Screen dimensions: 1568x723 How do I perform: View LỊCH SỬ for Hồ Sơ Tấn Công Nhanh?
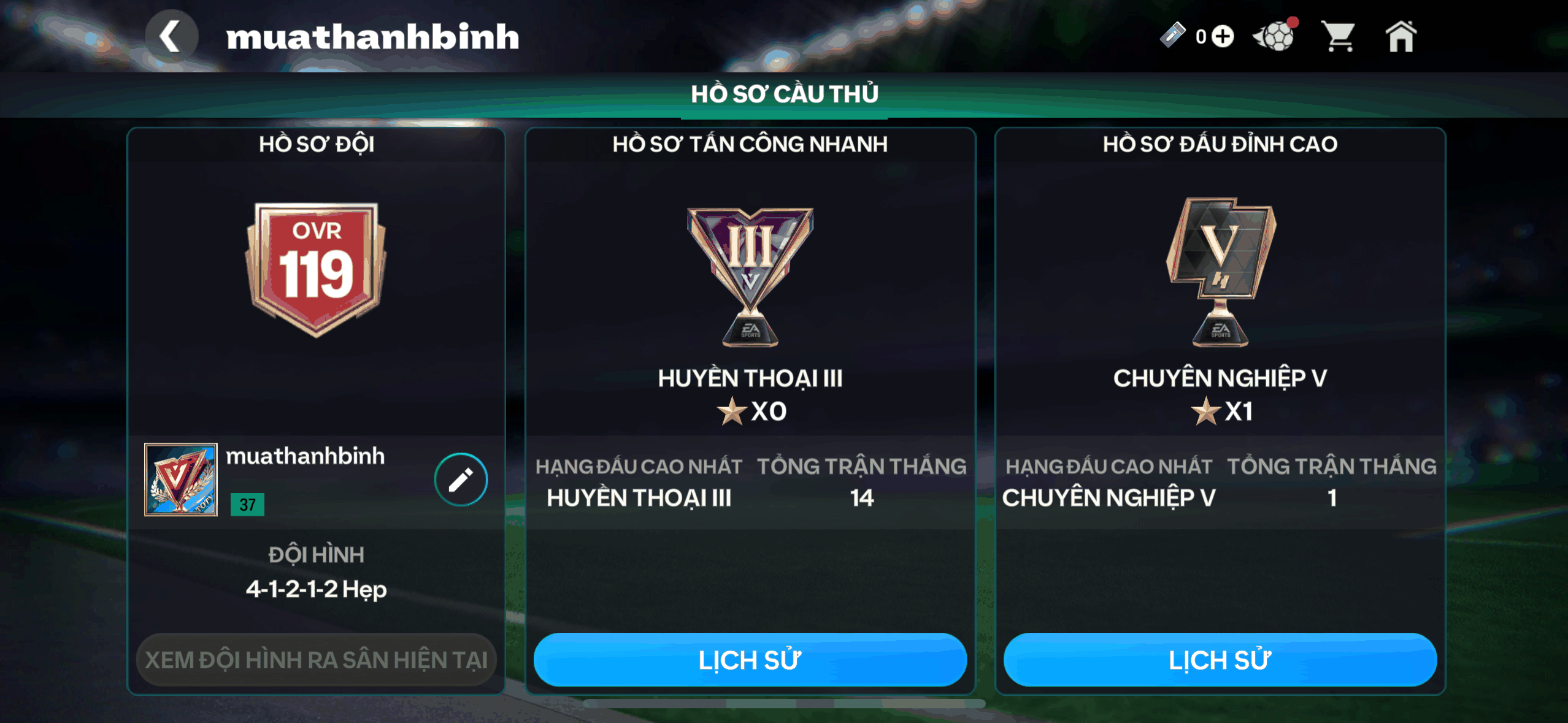coord(750,659)
